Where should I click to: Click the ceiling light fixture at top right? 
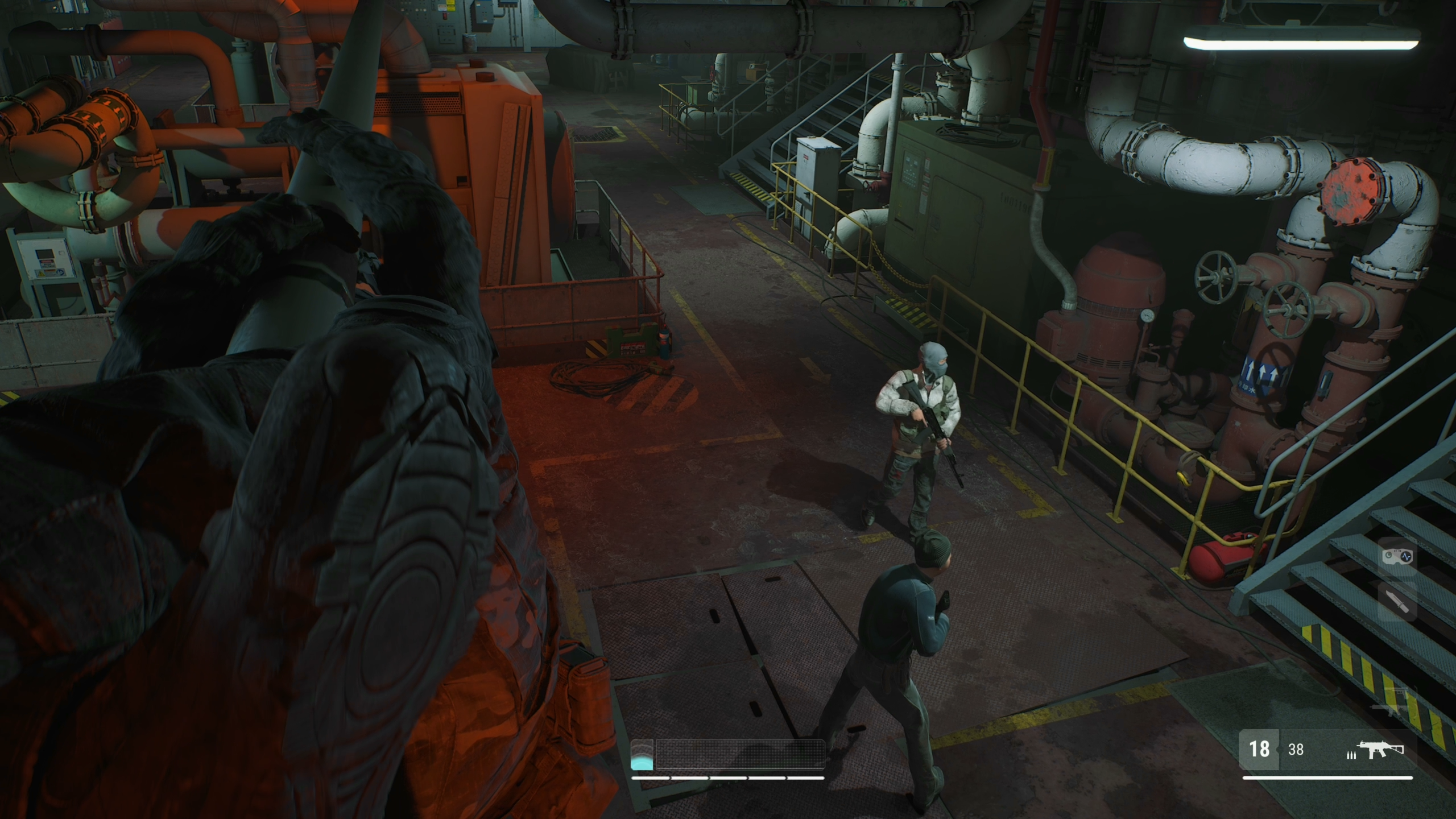coord(1302,40)
